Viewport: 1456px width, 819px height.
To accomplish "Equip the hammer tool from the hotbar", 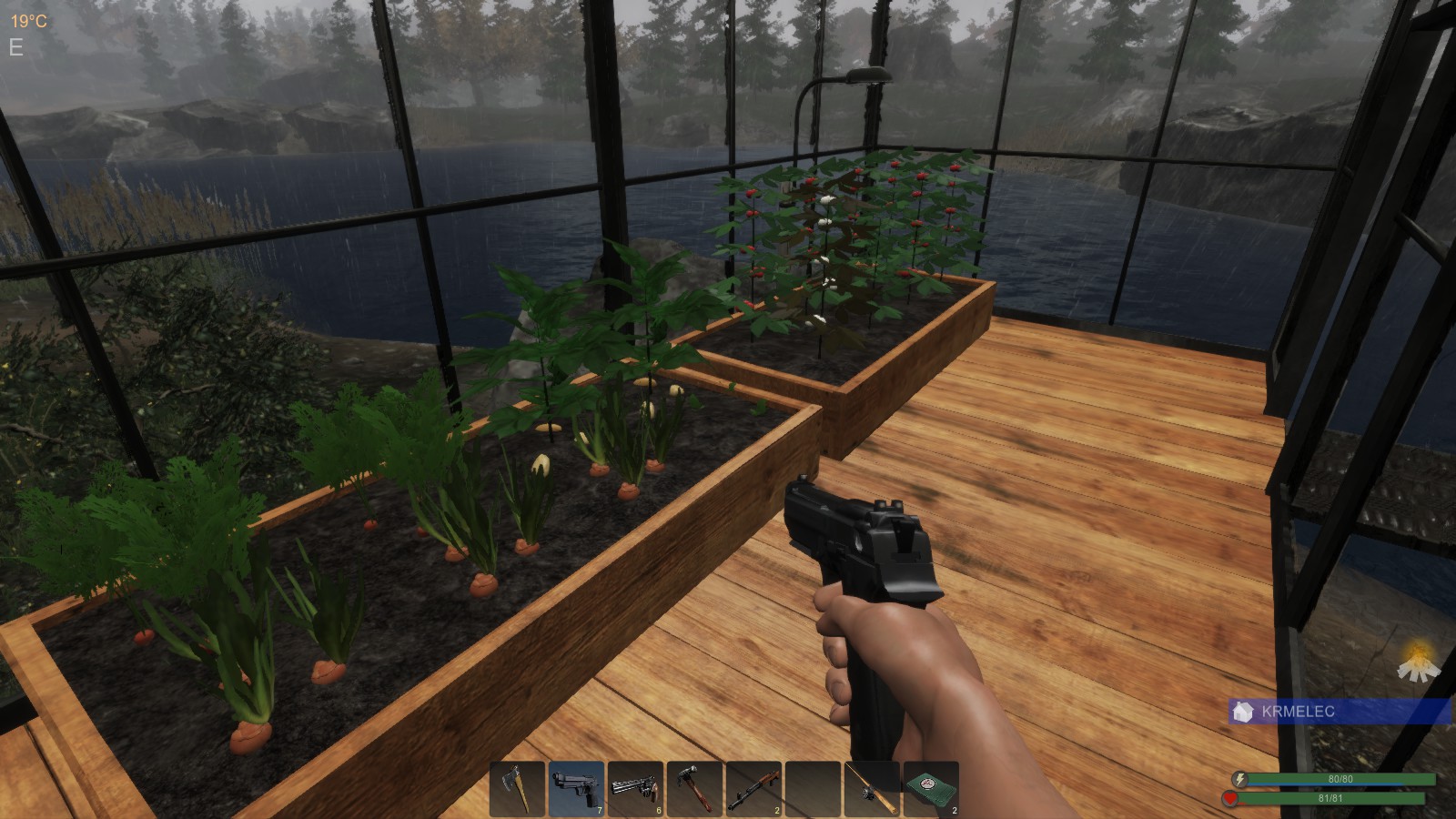I will 696,787.
